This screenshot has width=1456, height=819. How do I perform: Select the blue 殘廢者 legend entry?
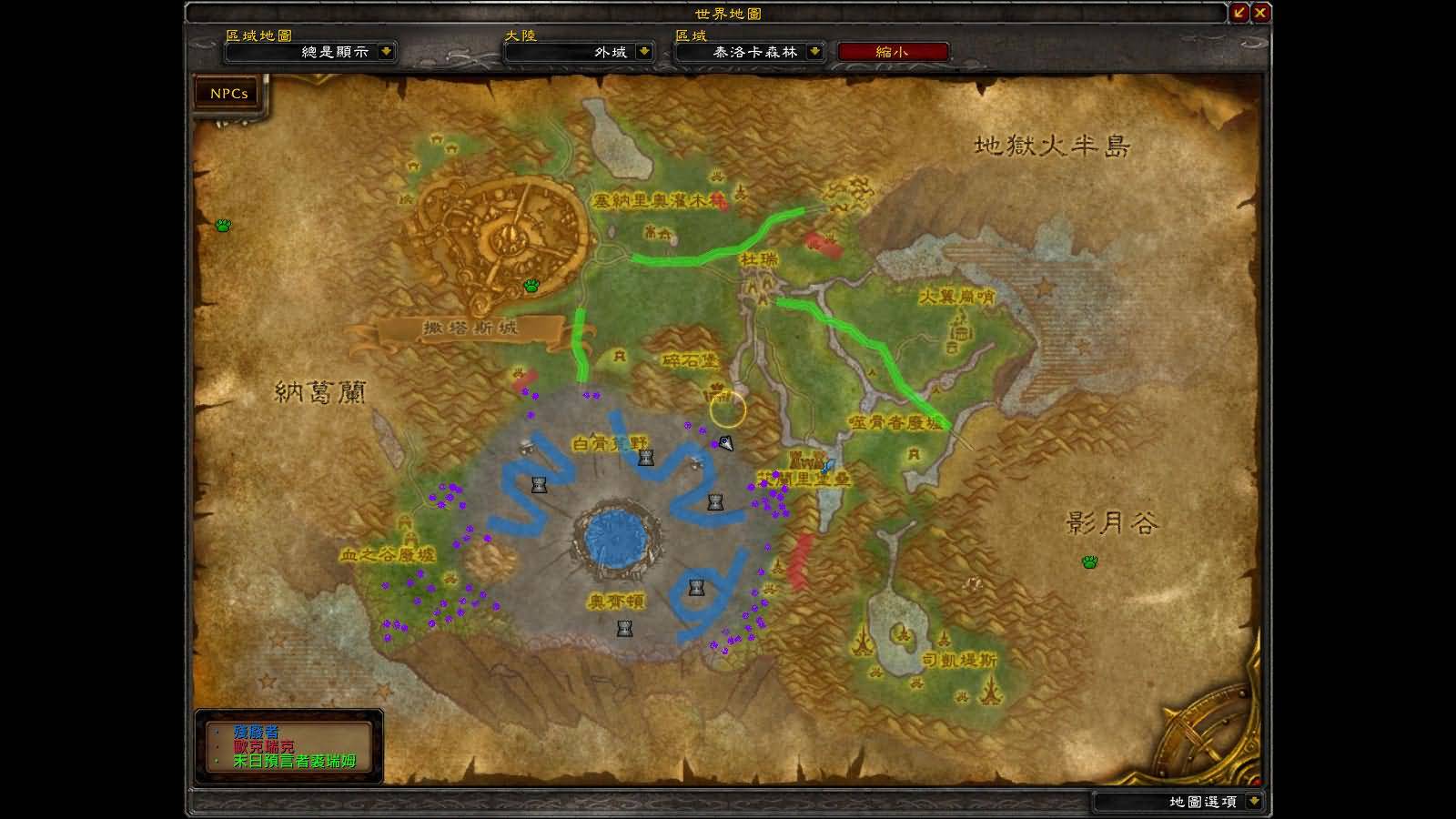[x=257, y=732]
